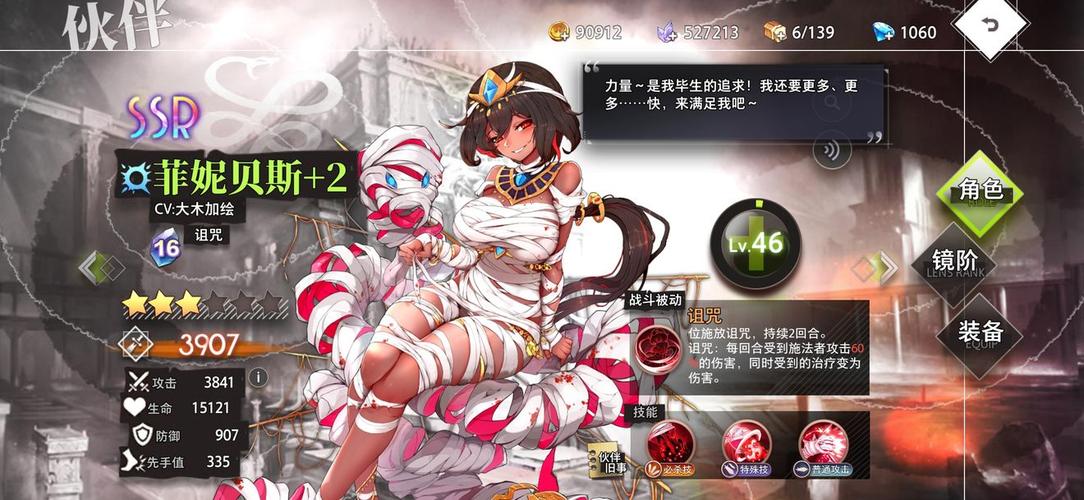1084x500 pixels.
Task: Buy more blue diamonds
Action: point(881,32)
